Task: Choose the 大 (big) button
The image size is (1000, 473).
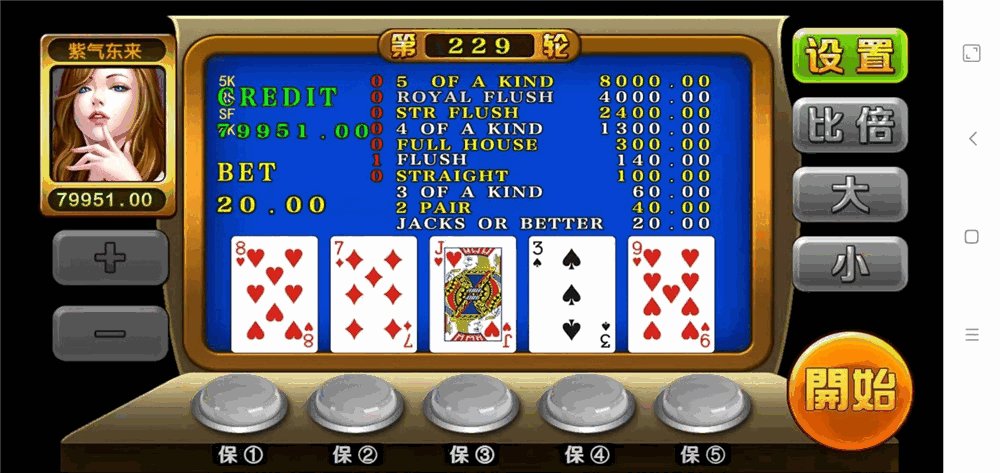Action: [x=849, y=194]
